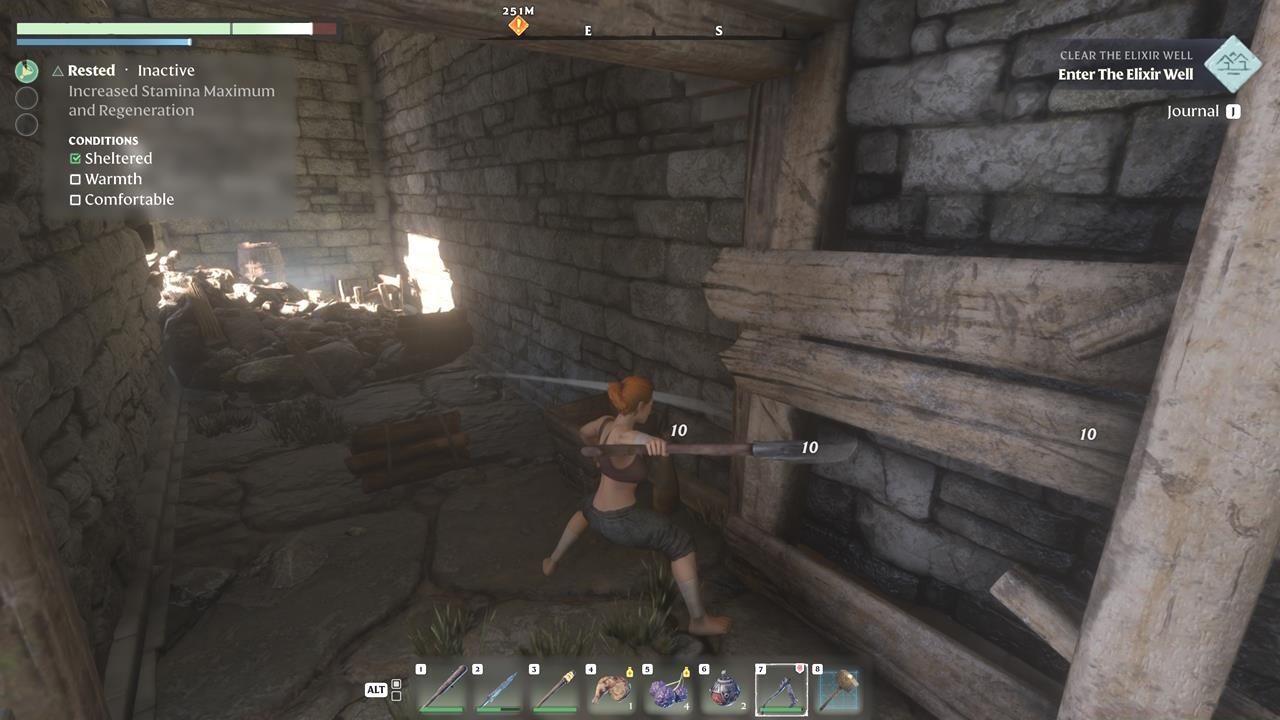Click the Clear The Elixir Well quest header
Viewport: 1280px width, 720px height.
pyautogui.click(x=1124, y=55)
